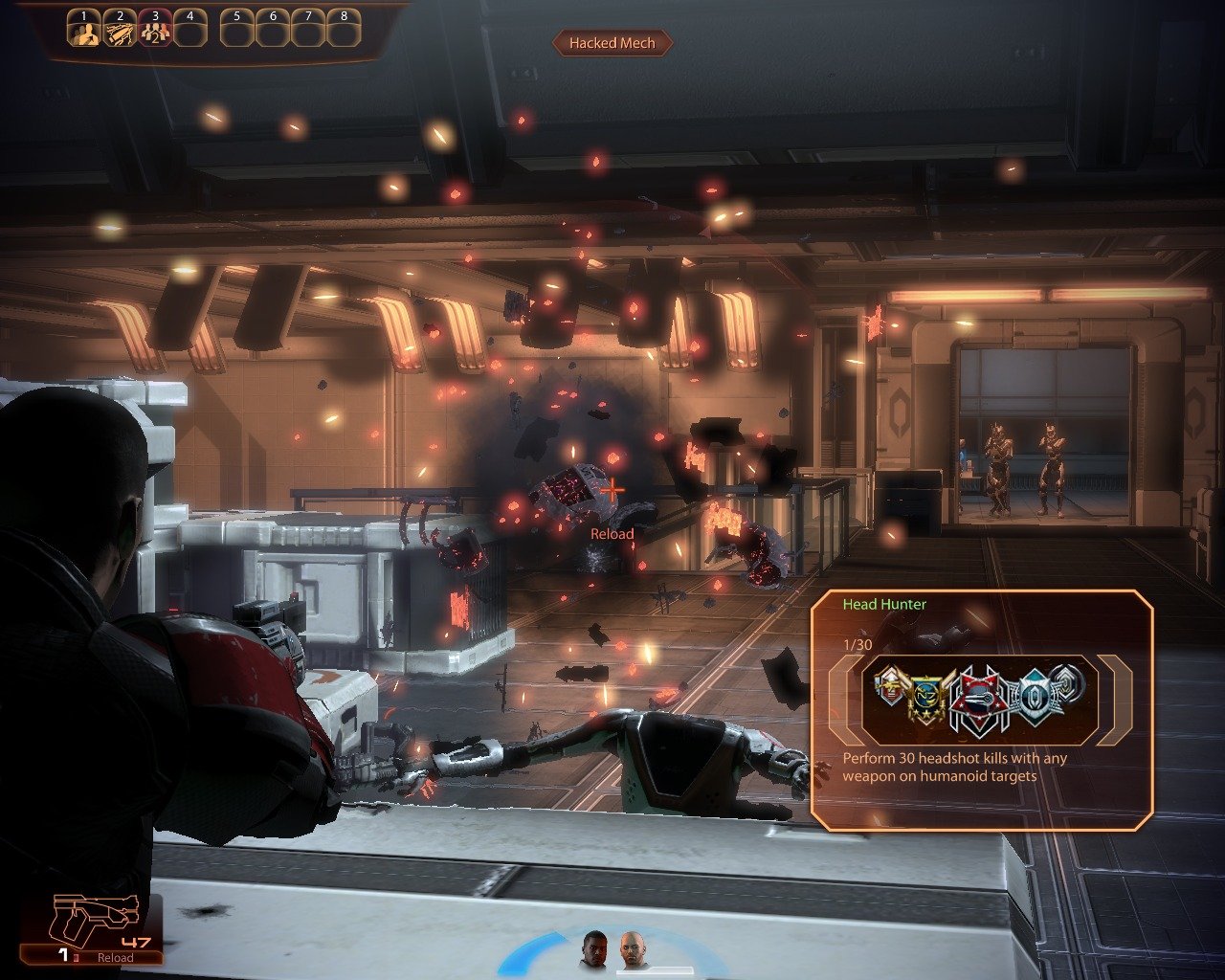Activate the Unity ability in quick slot 1

(83, 32)
